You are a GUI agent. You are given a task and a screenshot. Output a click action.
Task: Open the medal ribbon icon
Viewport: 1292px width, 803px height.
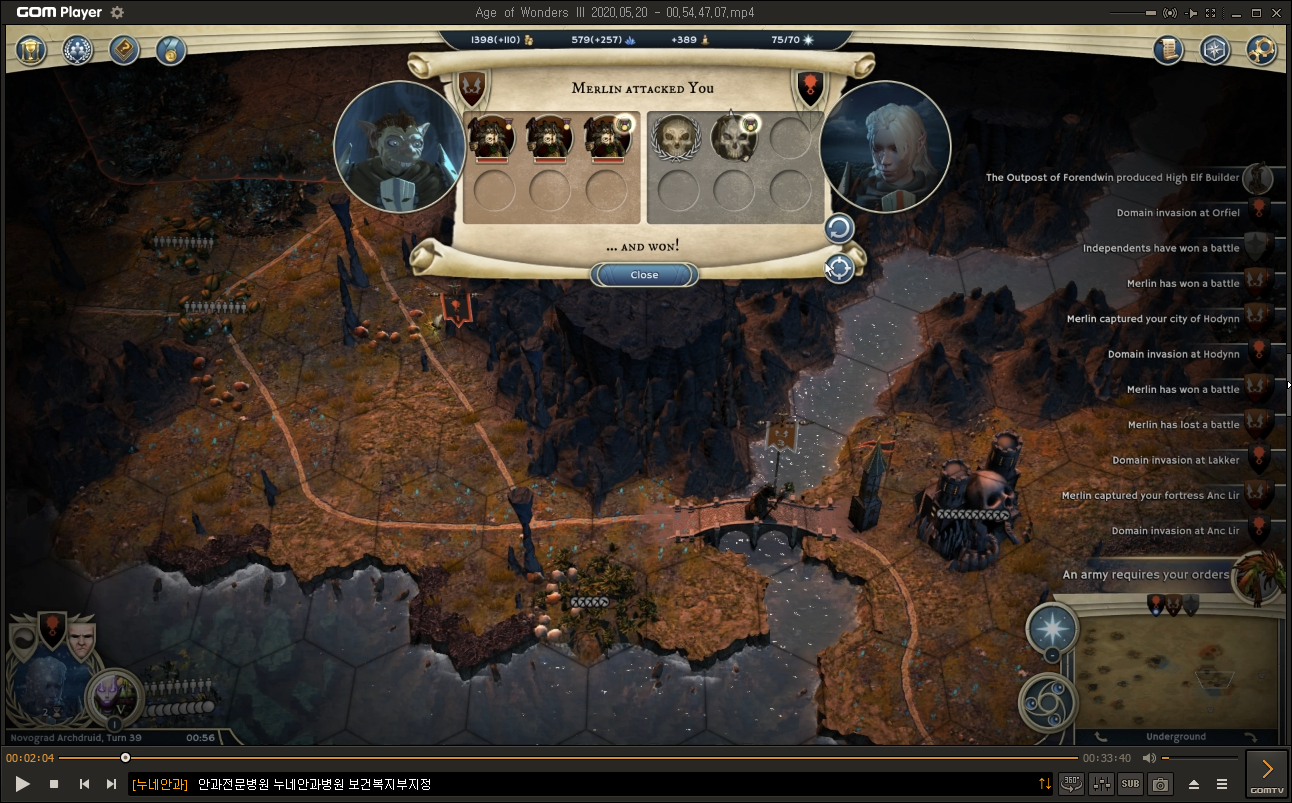(x=171, y=50)
